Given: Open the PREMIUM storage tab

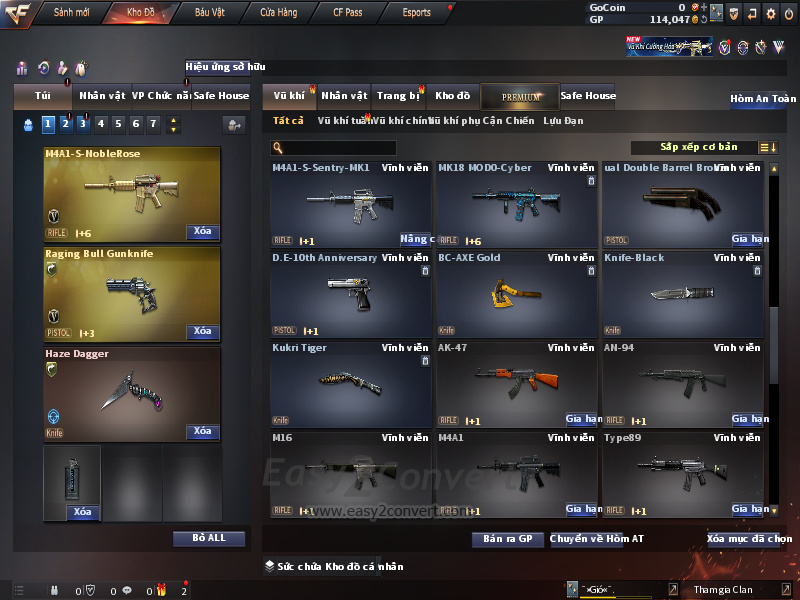Looking at the screenshot, I should (521, 96).
